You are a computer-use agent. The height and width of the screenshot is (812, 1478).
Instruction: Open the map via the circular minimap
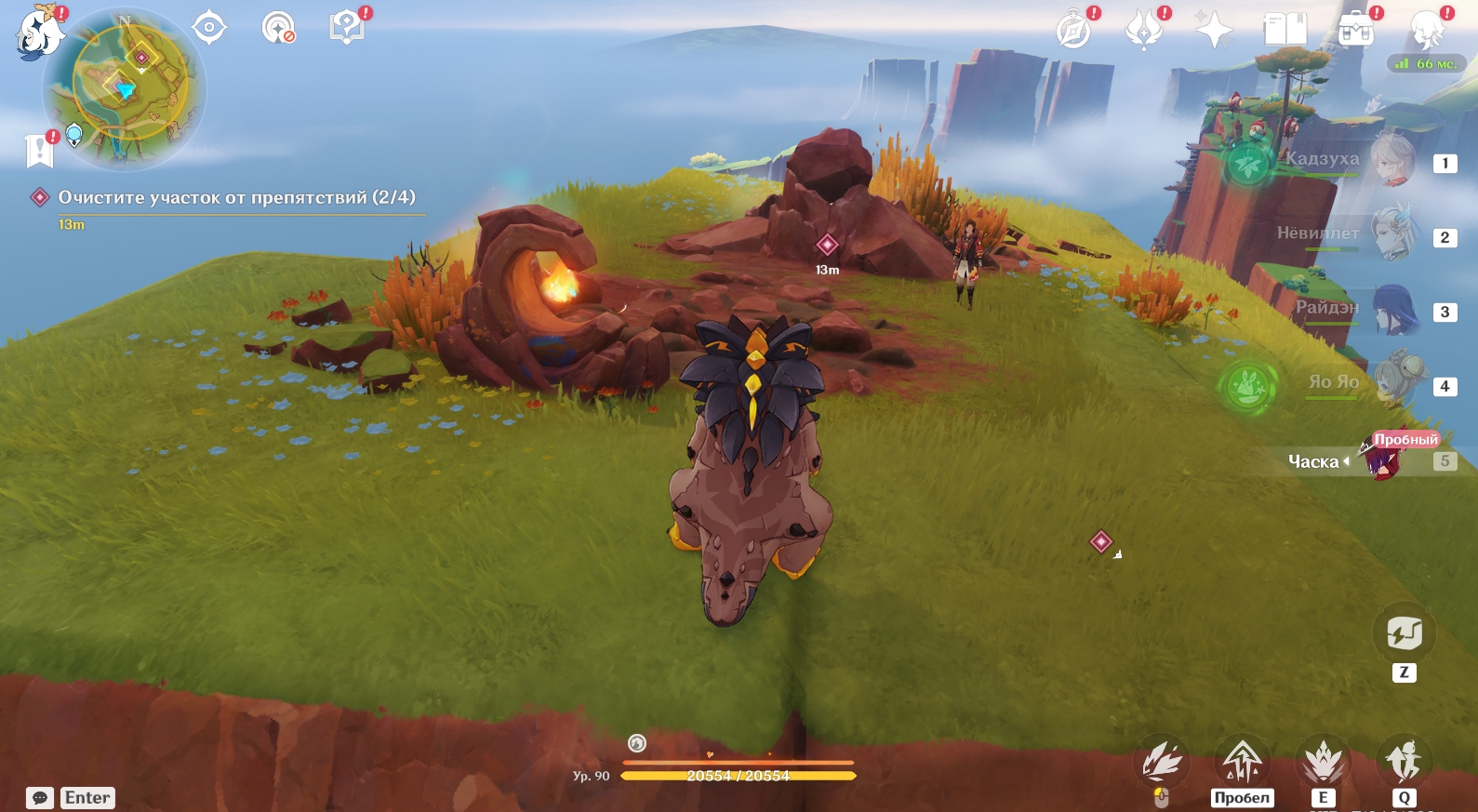(x=125, y=90)
